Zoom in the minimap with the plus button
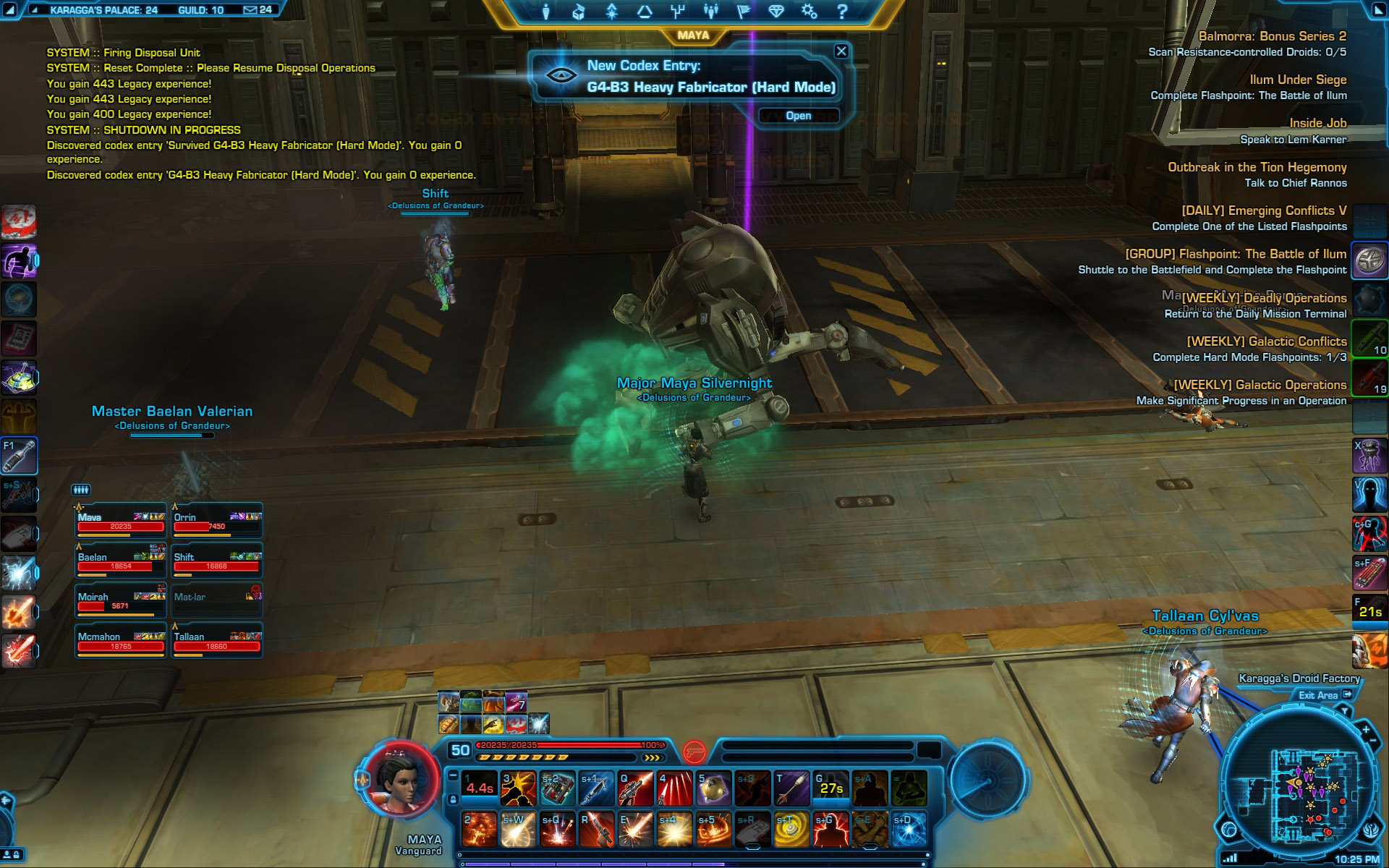 (1366, 730)
